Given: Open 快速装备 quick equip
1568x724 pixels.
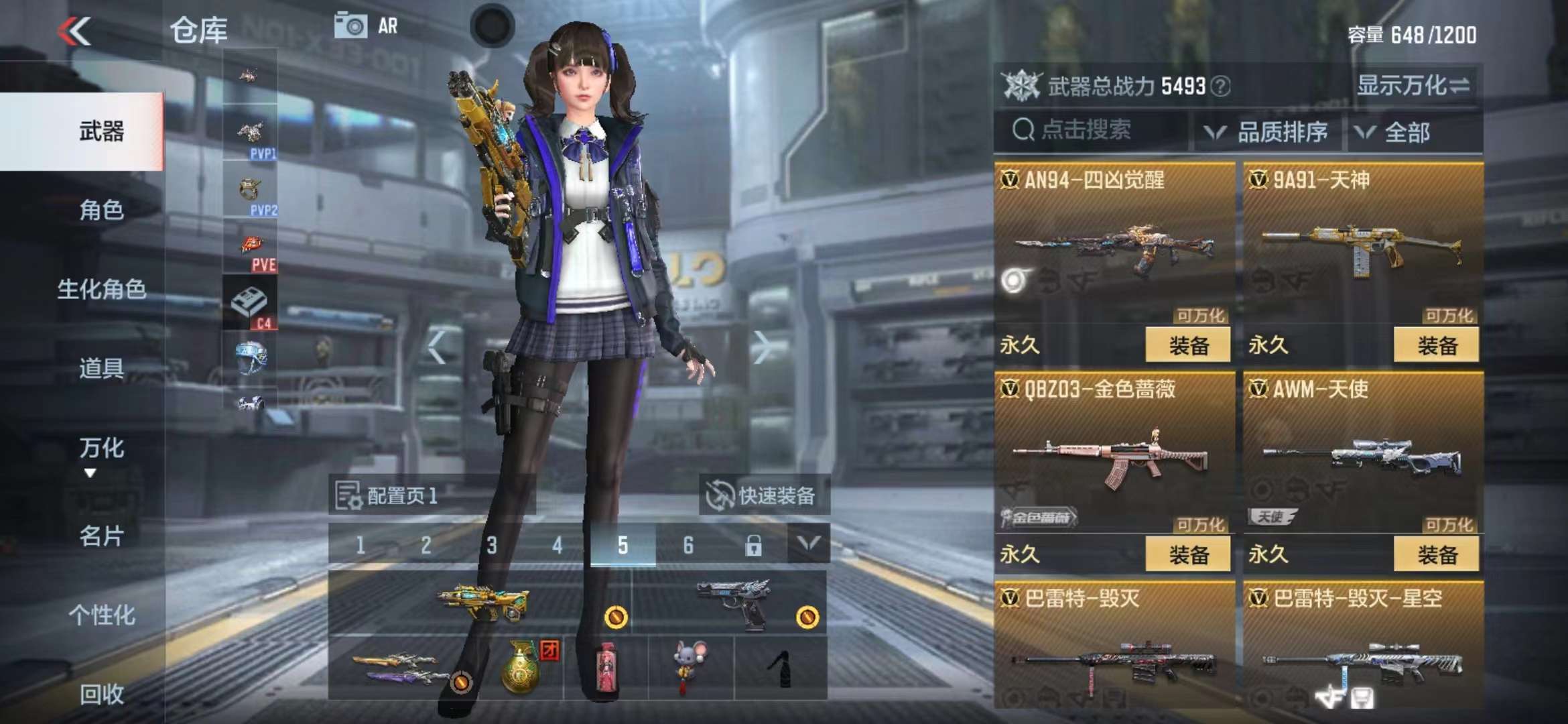Looking at the screenshot, I should click(763, 496).
